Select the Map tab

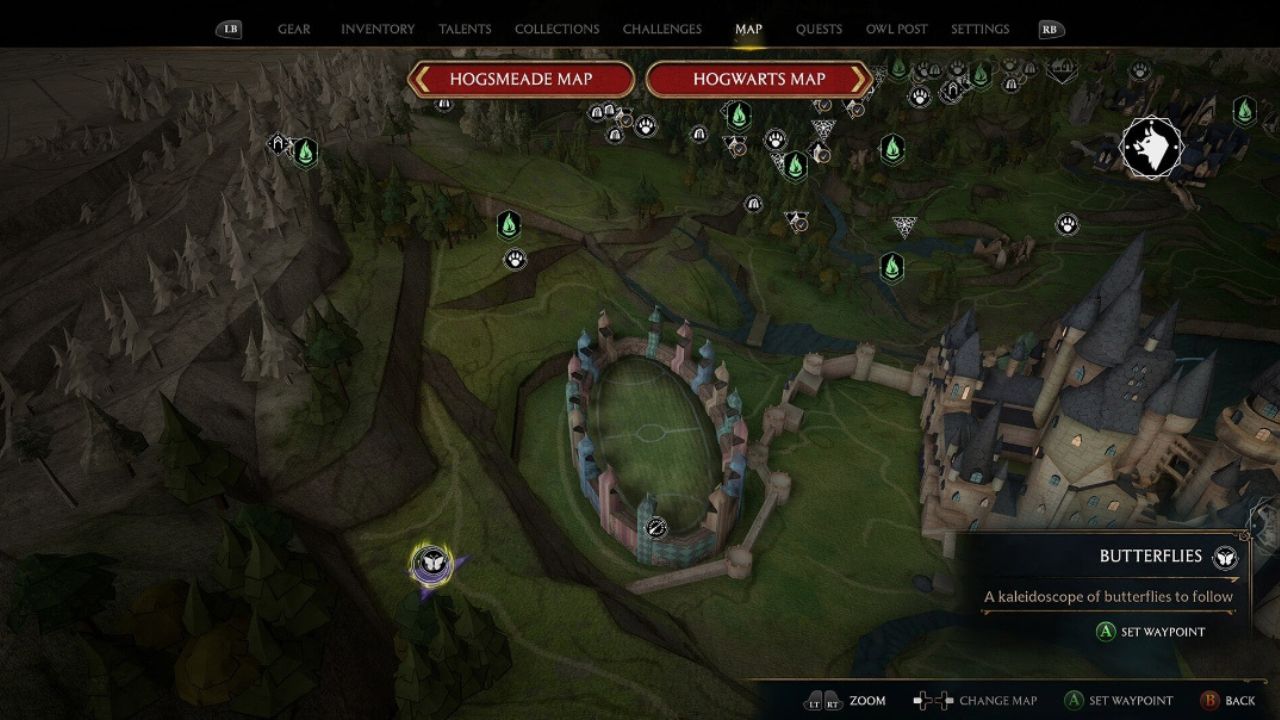coord(748,29)
